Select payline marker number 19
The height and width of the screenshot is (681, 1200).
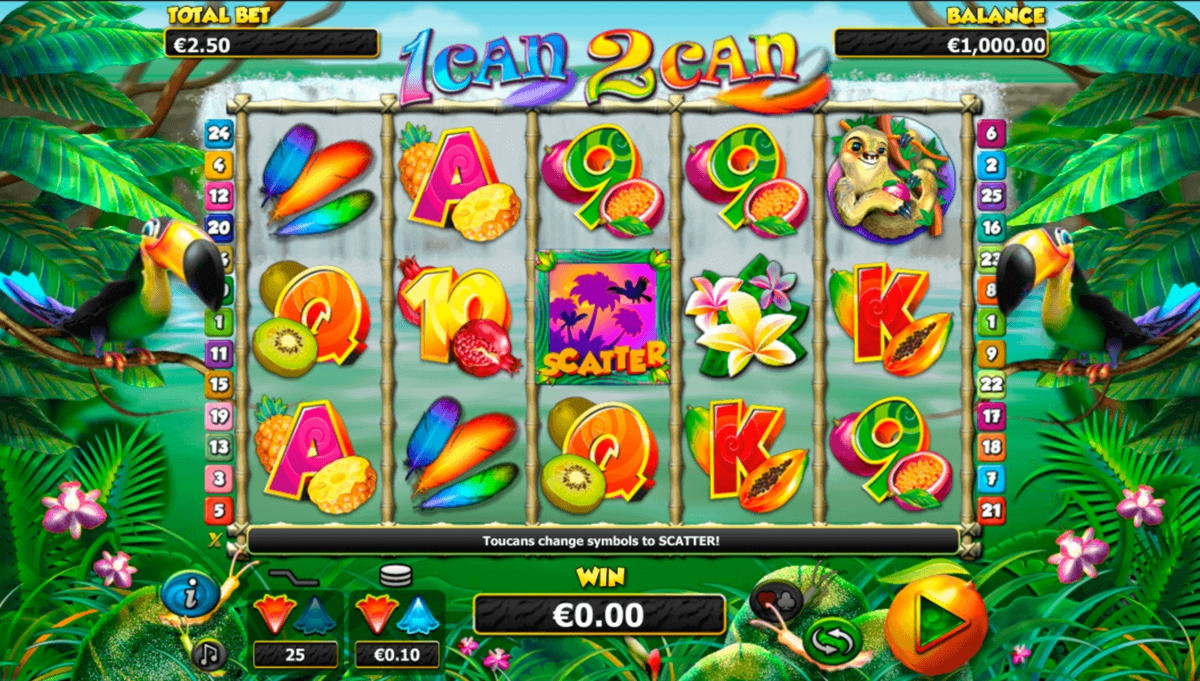tap(218, 415)
